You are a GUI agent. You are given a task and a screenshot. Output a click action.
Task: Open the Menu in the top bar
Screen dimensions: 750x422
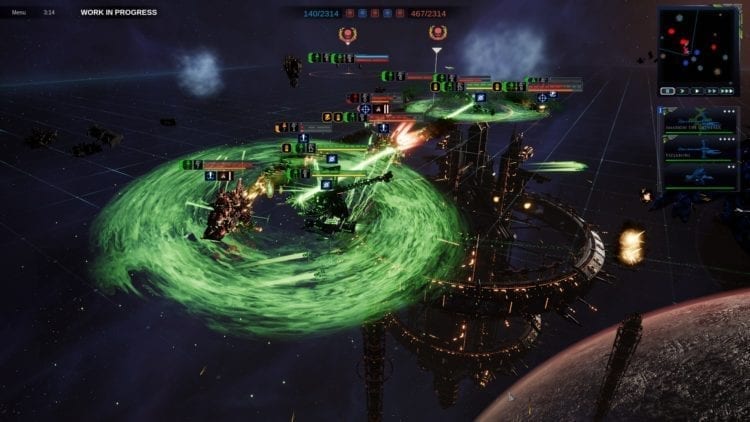pyautogui.click(x=19, y=12)
